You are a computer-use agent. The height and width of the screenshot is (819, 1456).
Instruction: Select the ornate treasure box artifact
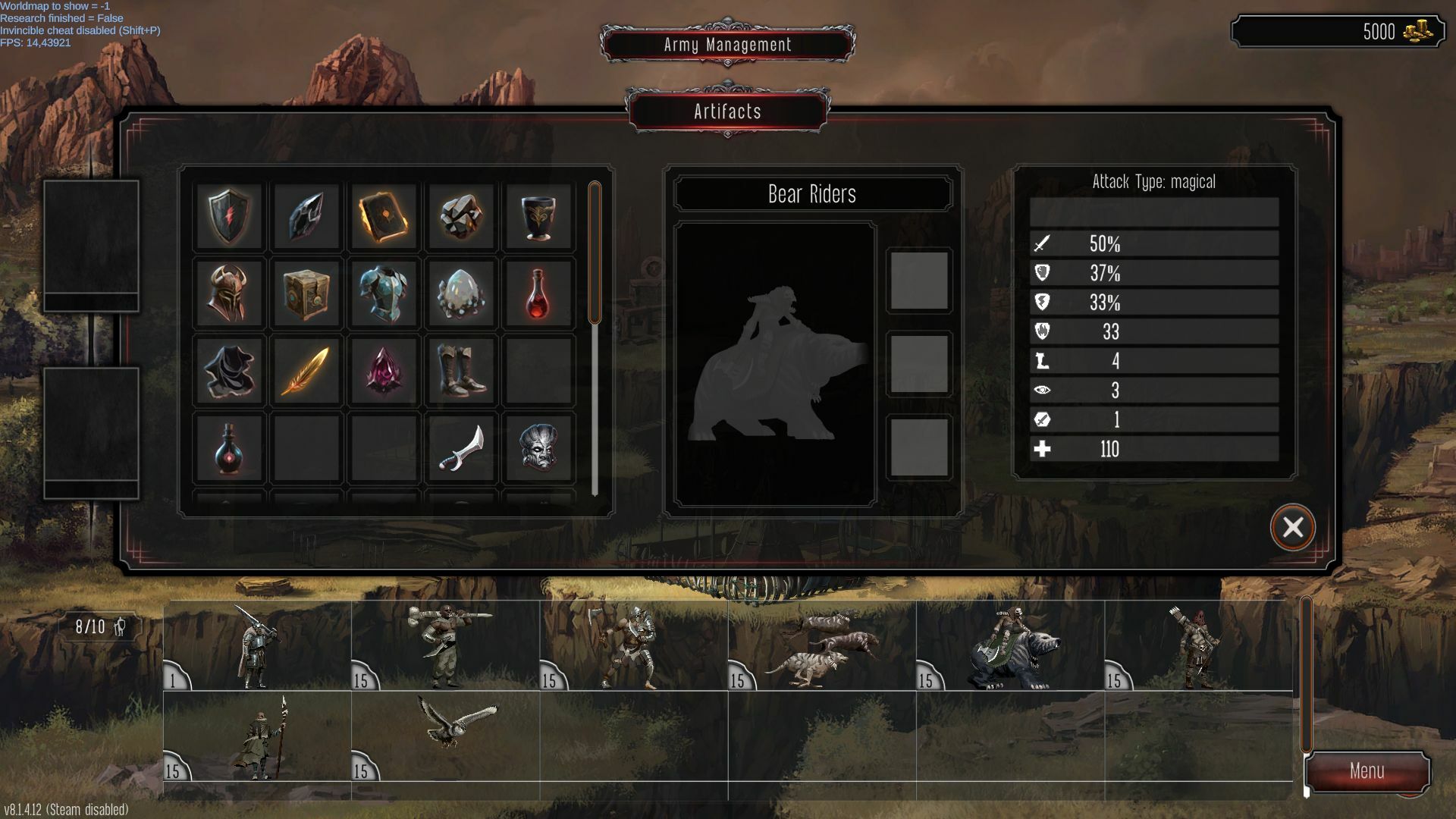(306, 293)
